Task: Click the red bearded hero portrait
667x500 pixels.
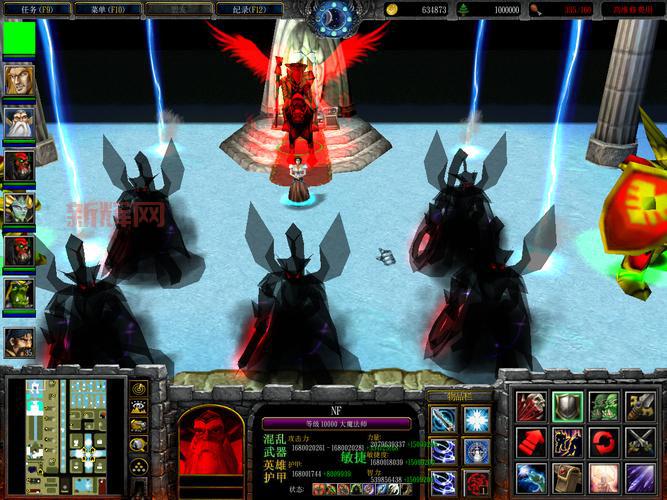Action: tap(211, 438)
